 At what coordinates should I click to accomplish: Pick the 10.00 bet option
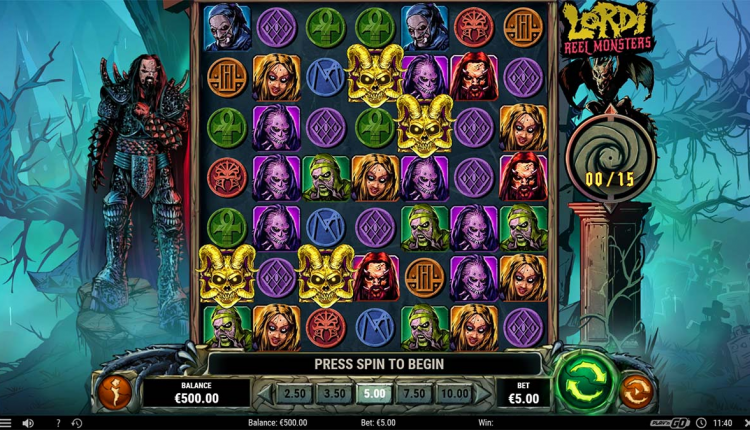(x=454, y=393)
